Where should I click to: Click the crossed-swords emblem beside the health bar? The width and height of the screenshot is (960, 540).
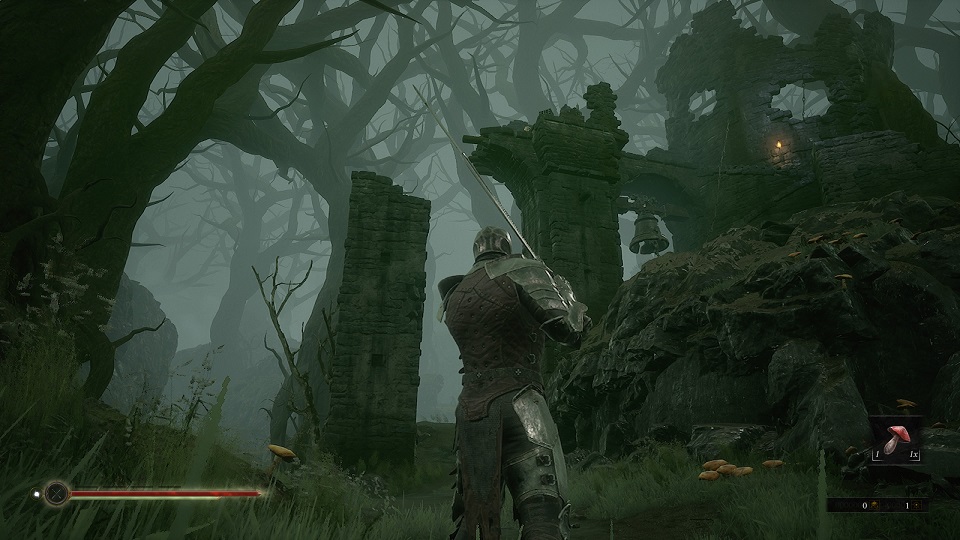click(56, 492)
